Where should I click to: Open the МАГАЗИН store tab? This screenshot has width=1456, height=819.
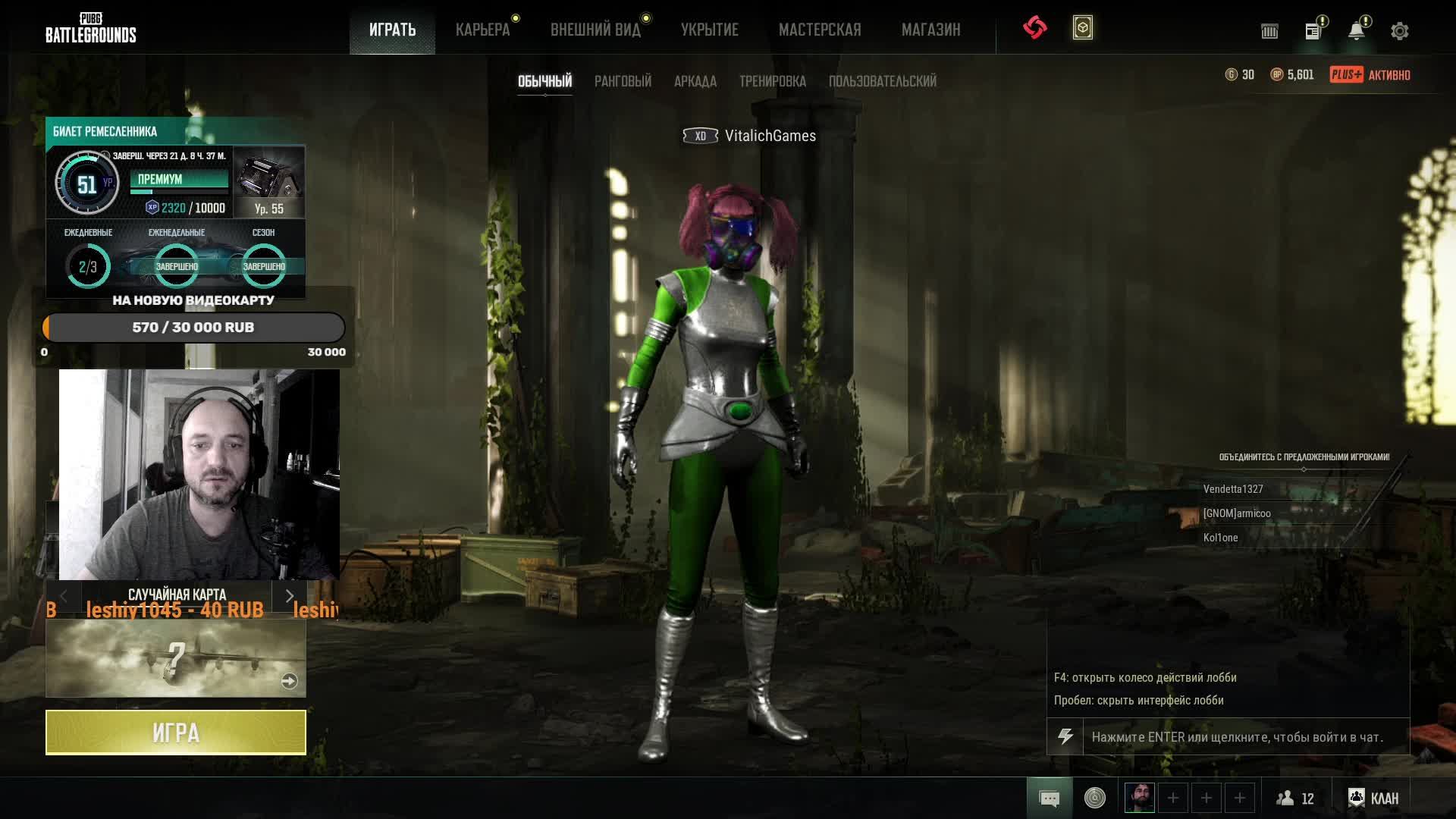point(930,30)
